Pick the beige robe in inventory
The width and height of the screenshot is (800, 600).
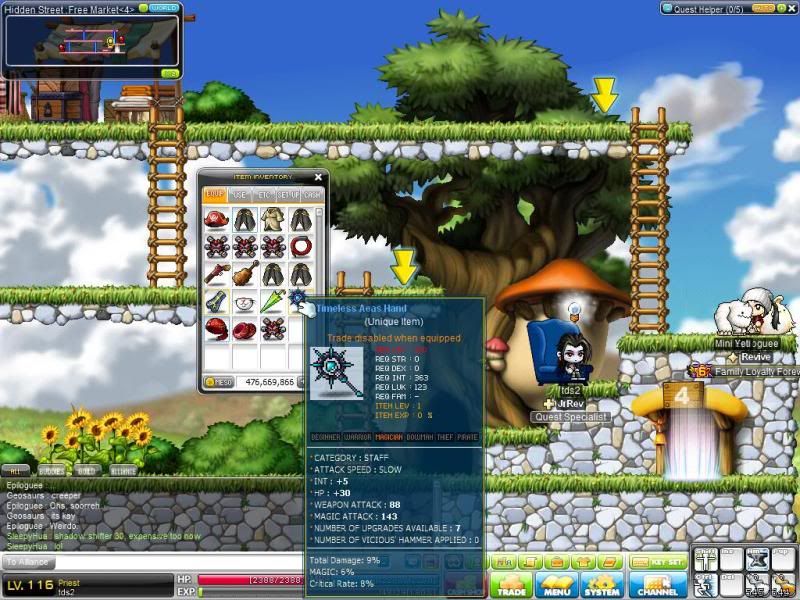pyautogui.click(x=272, y=220)
